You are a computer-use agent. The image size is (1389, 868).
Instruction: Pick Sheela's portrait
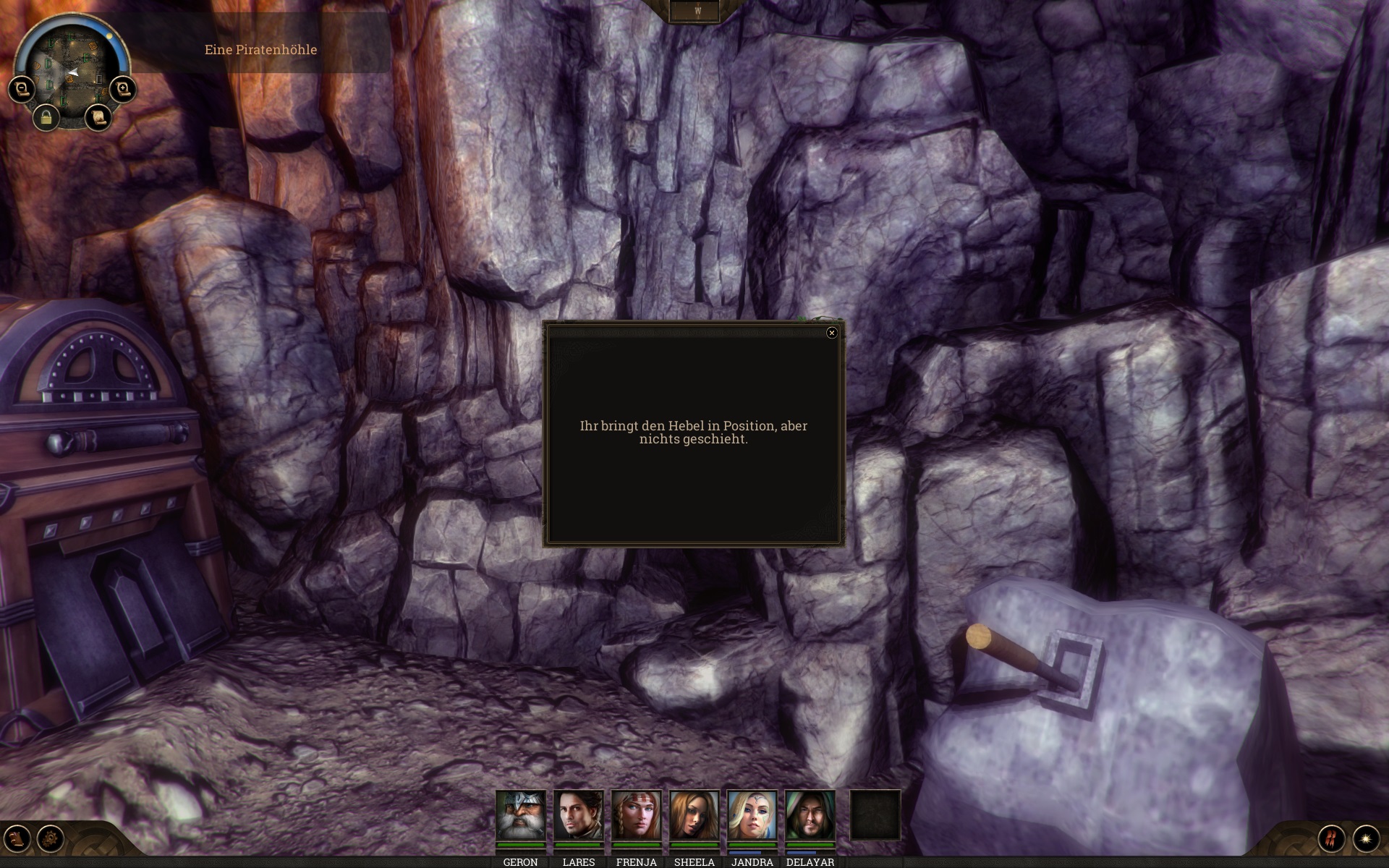pyautogui.click(x=694, y=815)
